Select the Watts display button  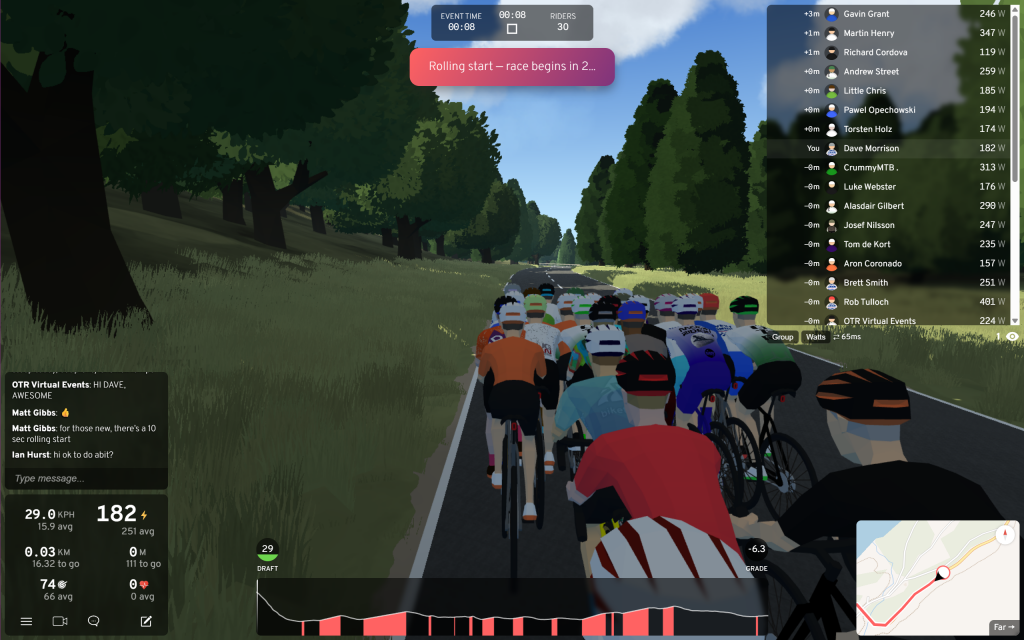coord(816,337)
